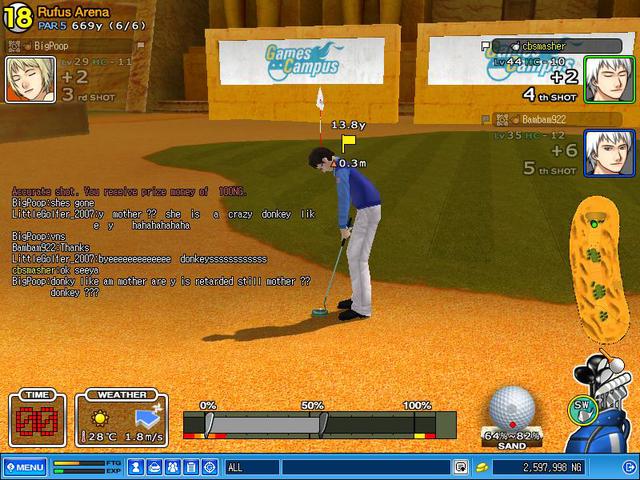Open the group of people icon
The image size is (640, 480).
click(174, 467)
